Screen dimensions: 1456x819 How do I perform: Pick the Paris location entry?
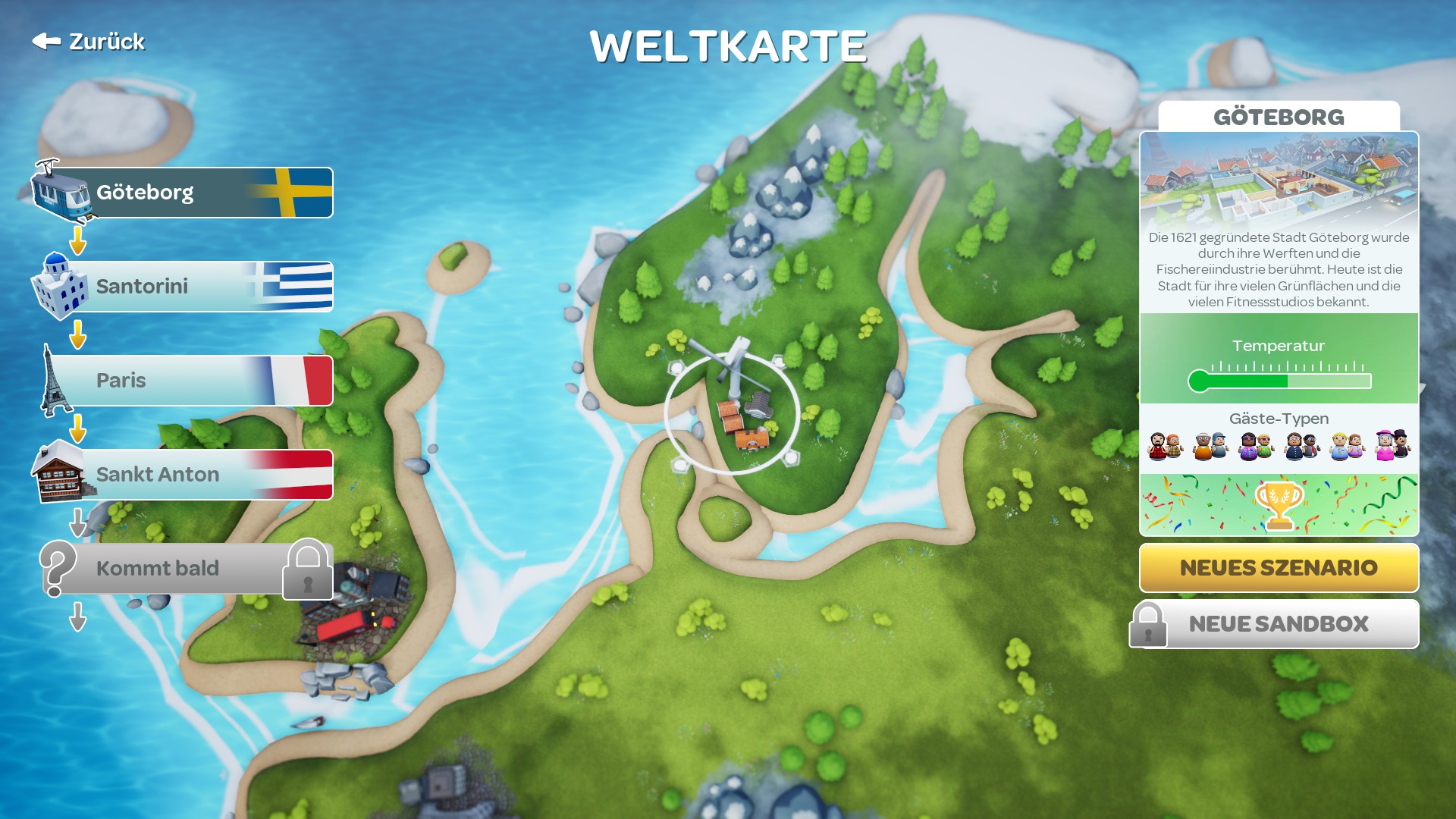click(182, 381)
